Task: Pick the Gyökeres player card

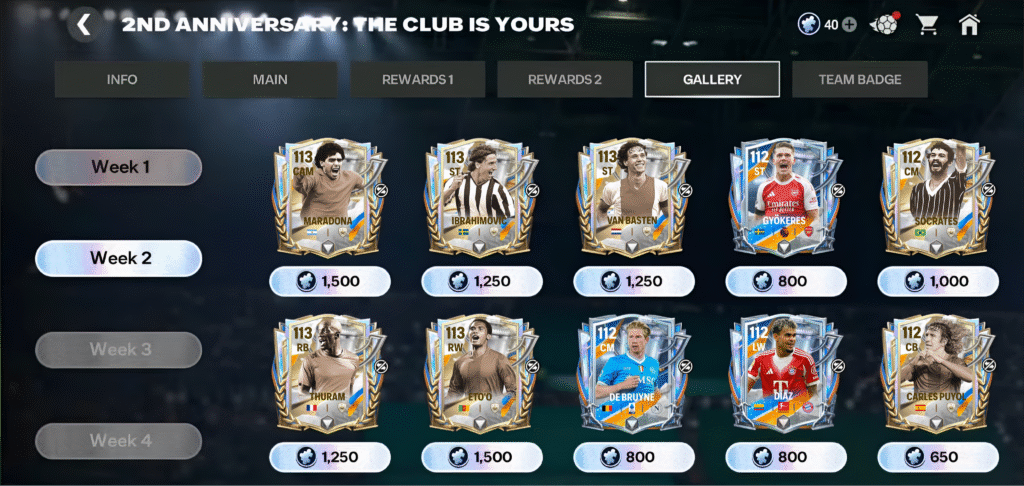Action: [786, 200]
